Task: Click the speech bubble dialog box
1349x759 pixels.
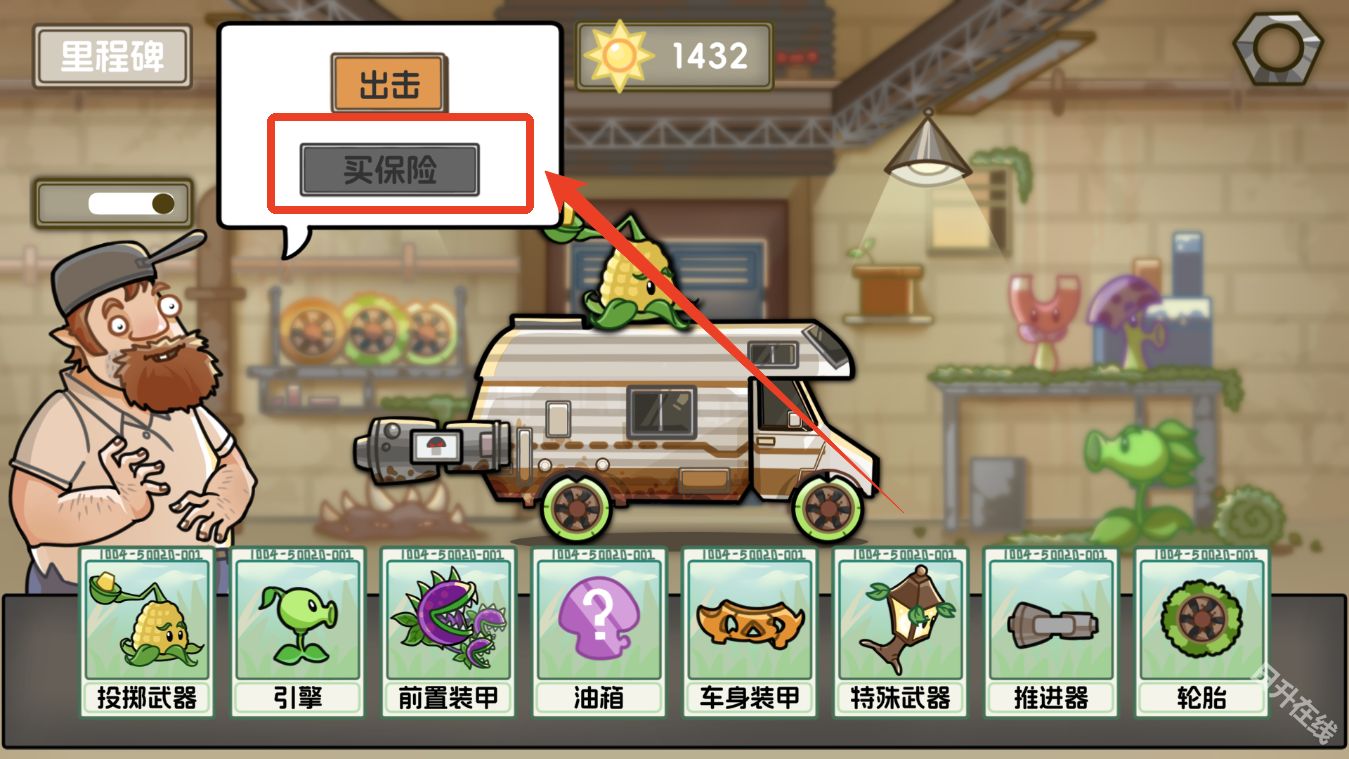Action: (390, 120)
